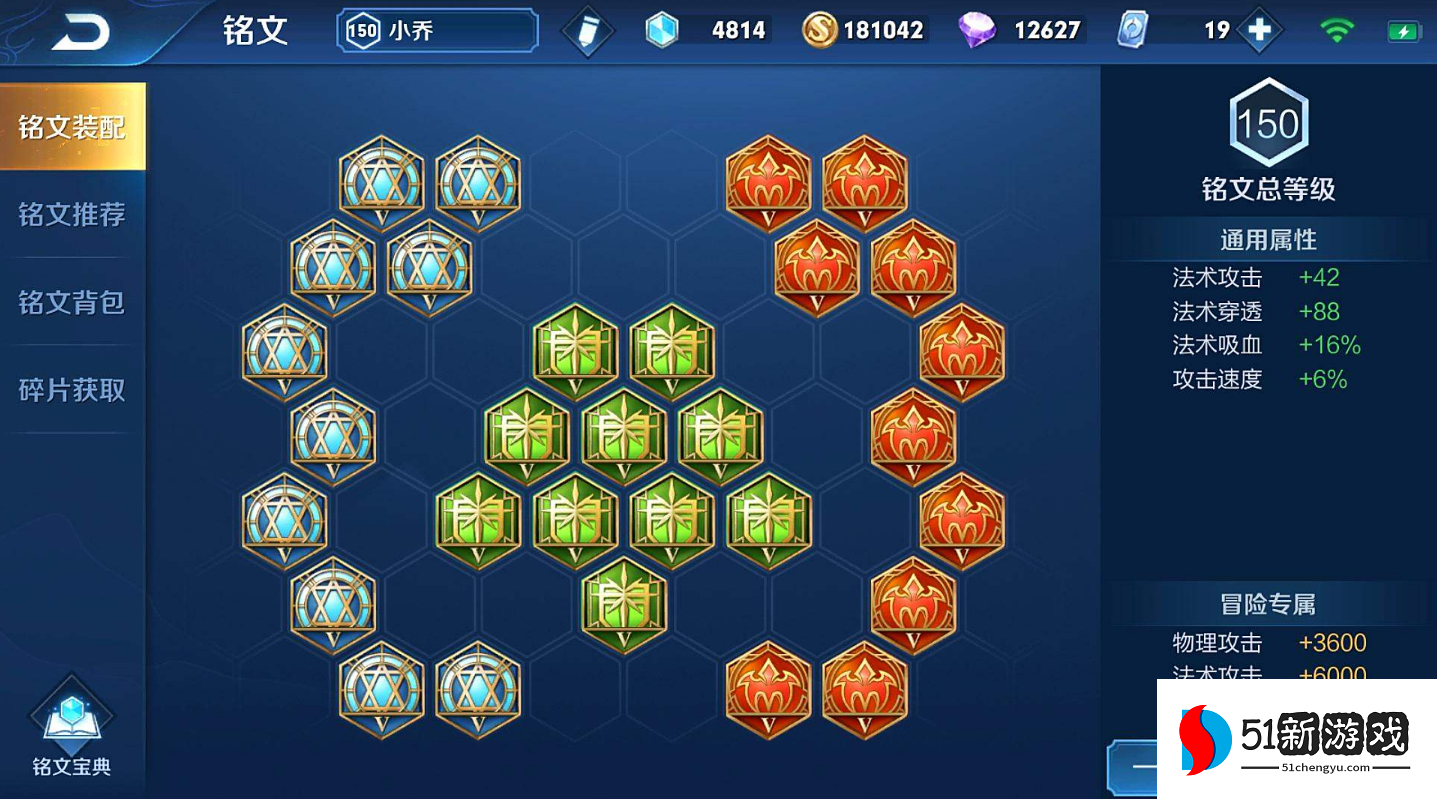Viewport: 1437px width, 799px height.
Task: Open the 铭文背包 tab
Action: click(x=72, y=302)
